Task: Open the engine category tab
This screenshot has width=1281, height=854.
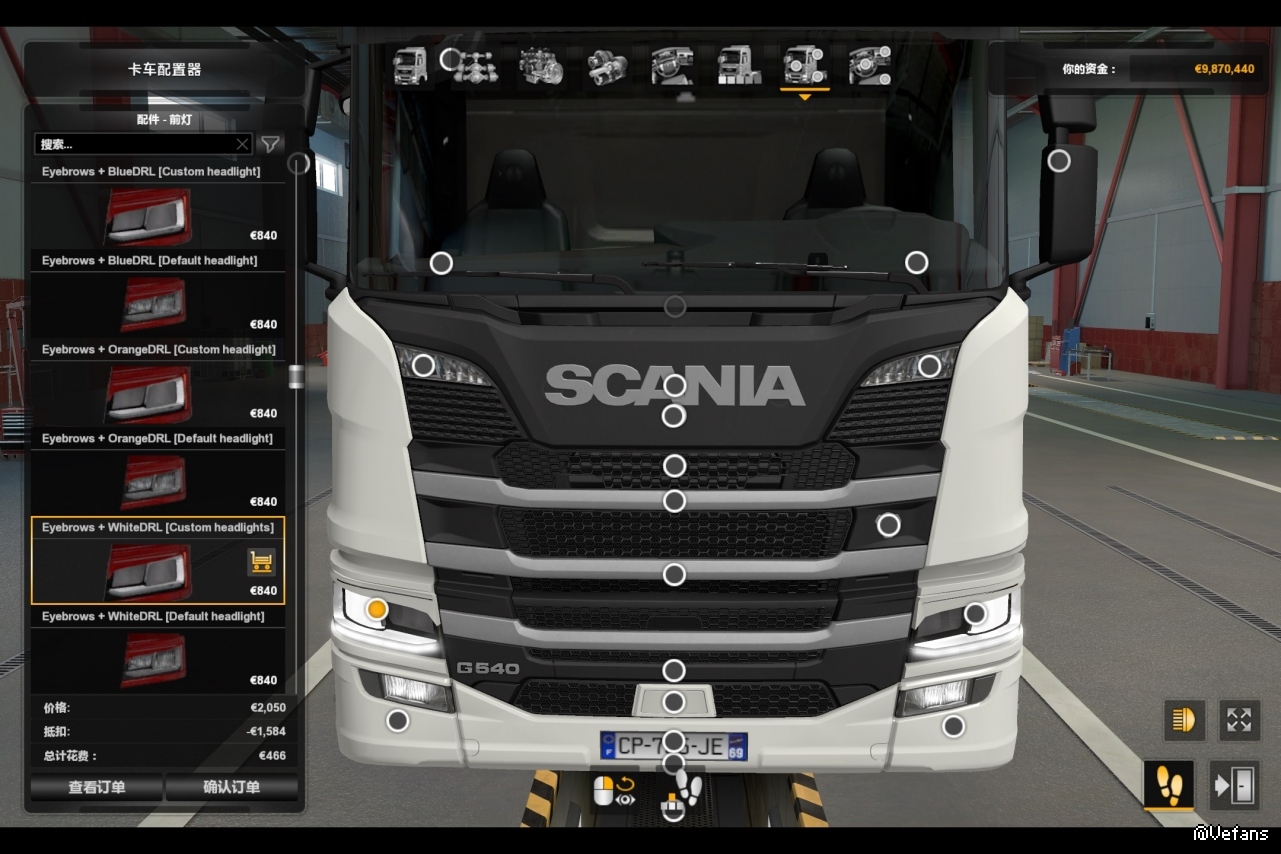Action: pos(541,66)
